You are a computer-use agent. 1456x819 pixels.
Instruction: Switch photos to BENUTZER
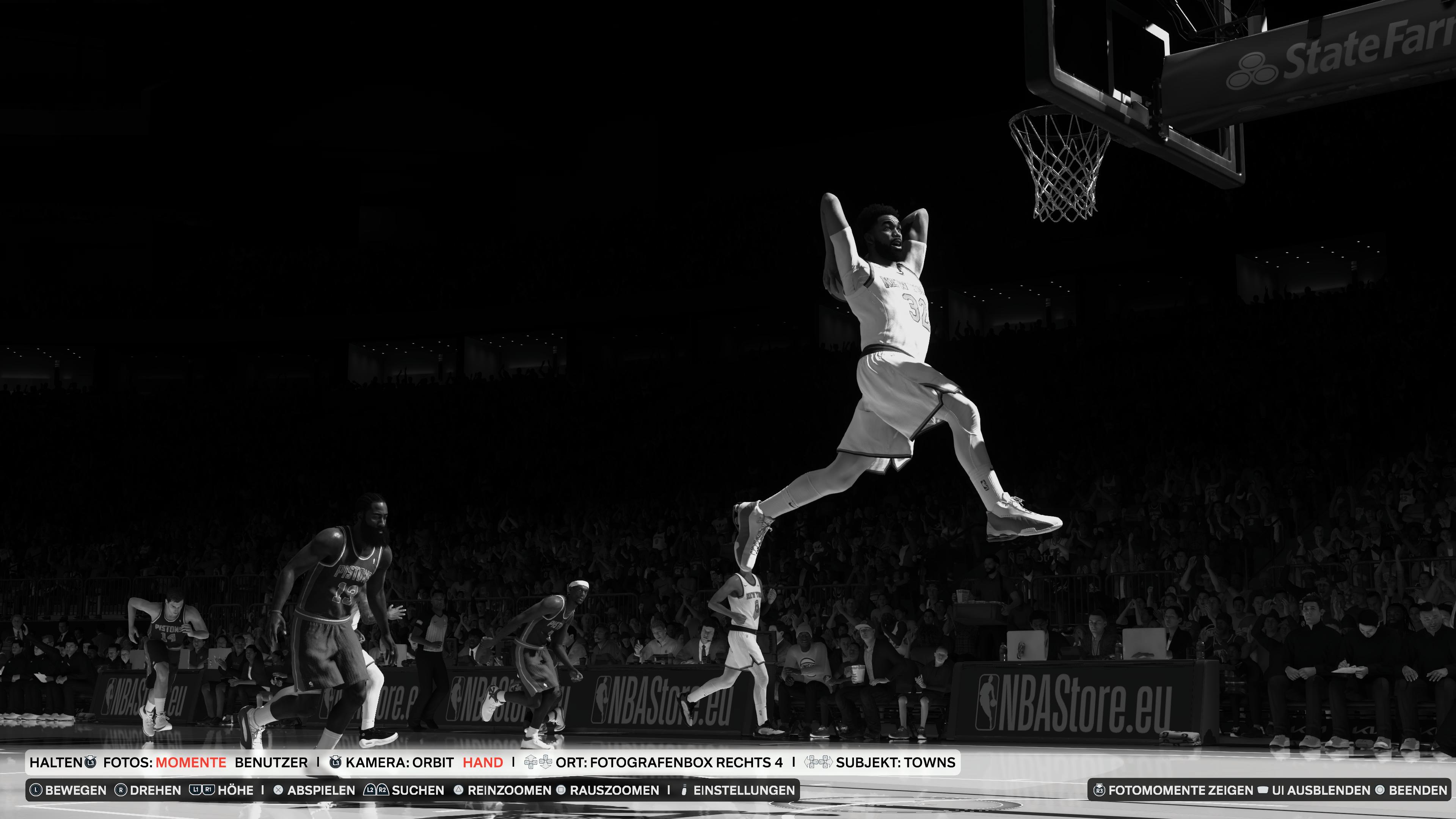271,763
